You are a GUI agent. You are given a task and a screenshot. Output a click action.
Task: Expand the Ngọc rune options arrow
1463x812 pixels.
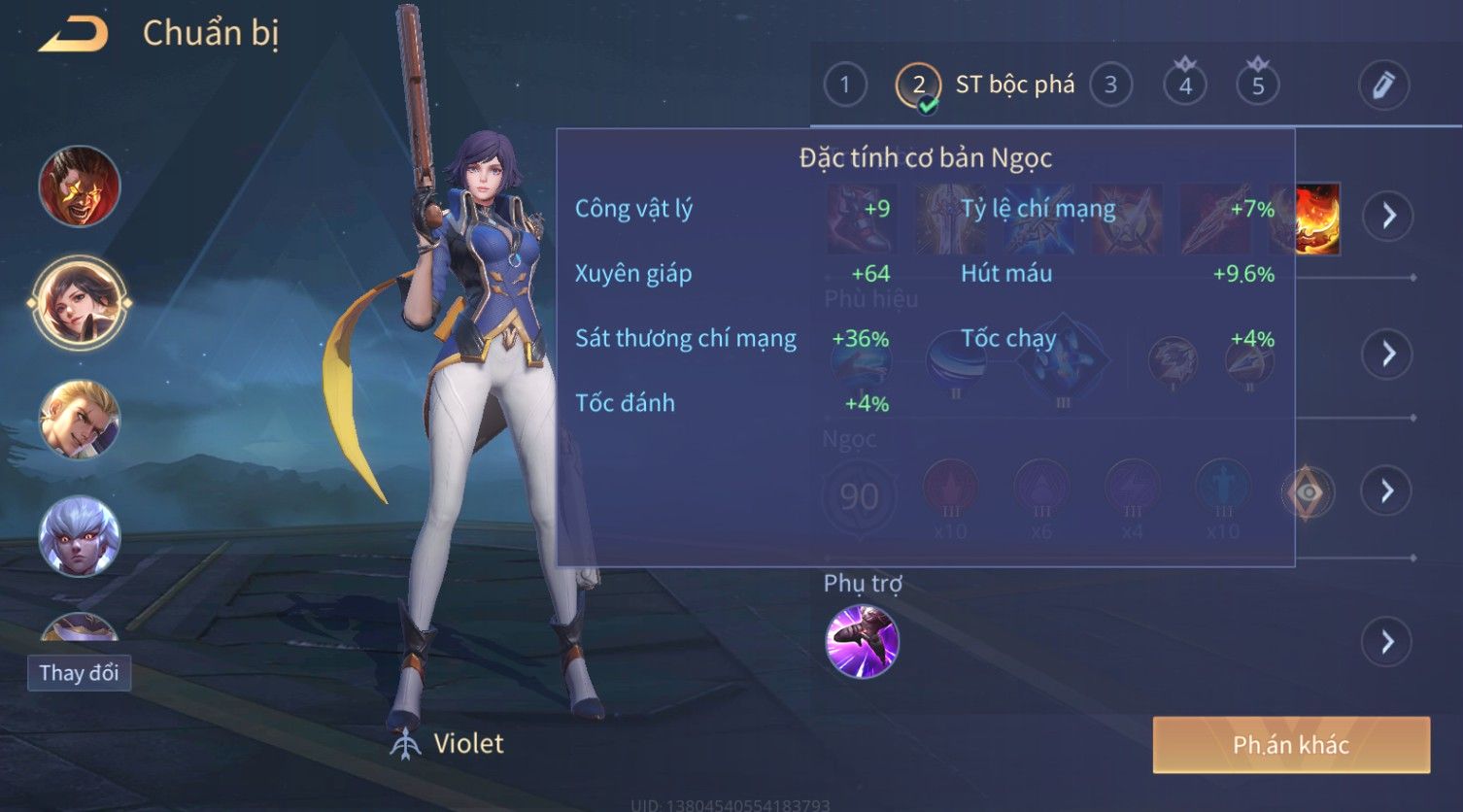click(x=1388, y=491)
